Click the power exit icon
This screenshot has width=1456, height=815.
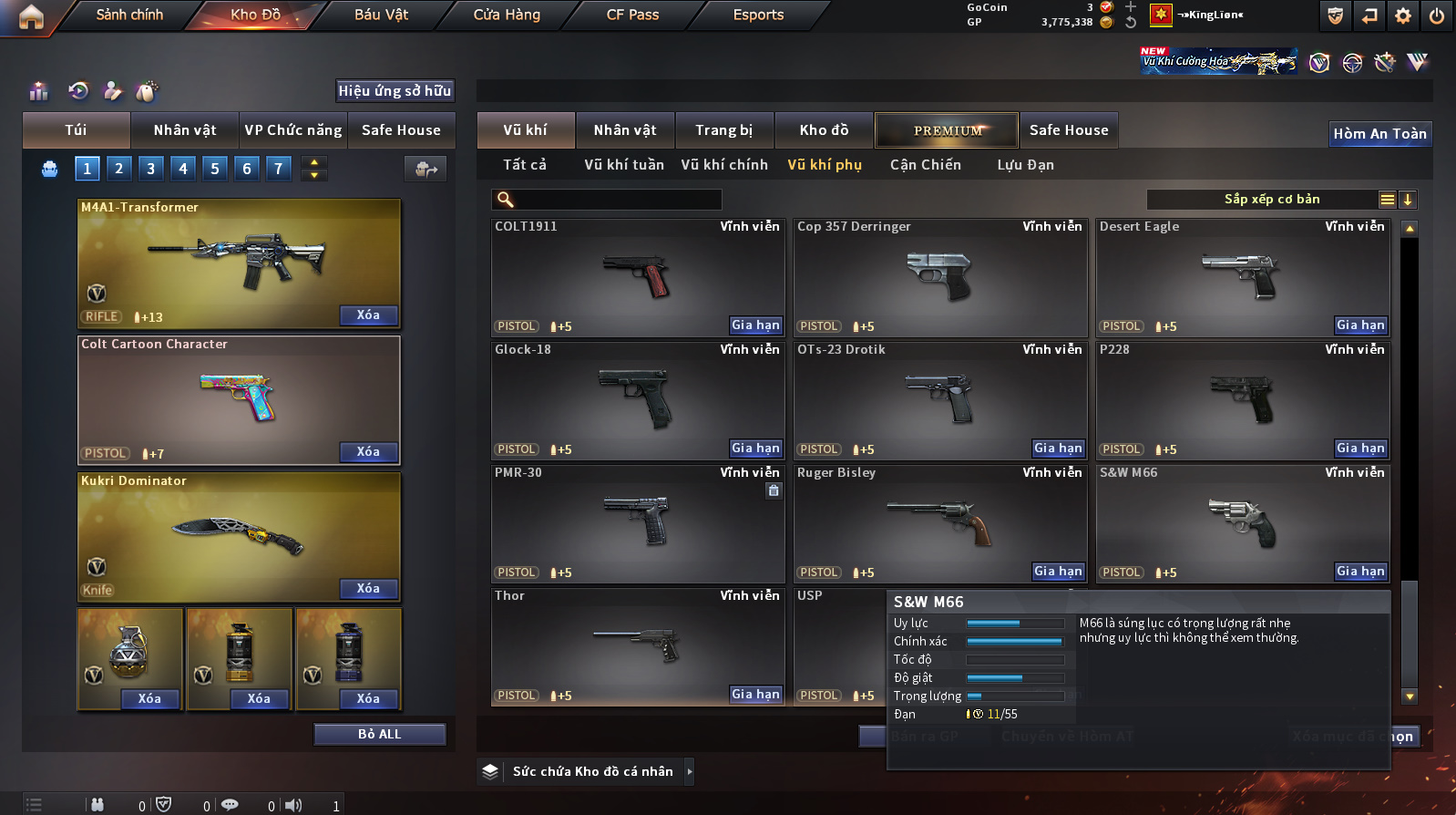point(1437,15)
